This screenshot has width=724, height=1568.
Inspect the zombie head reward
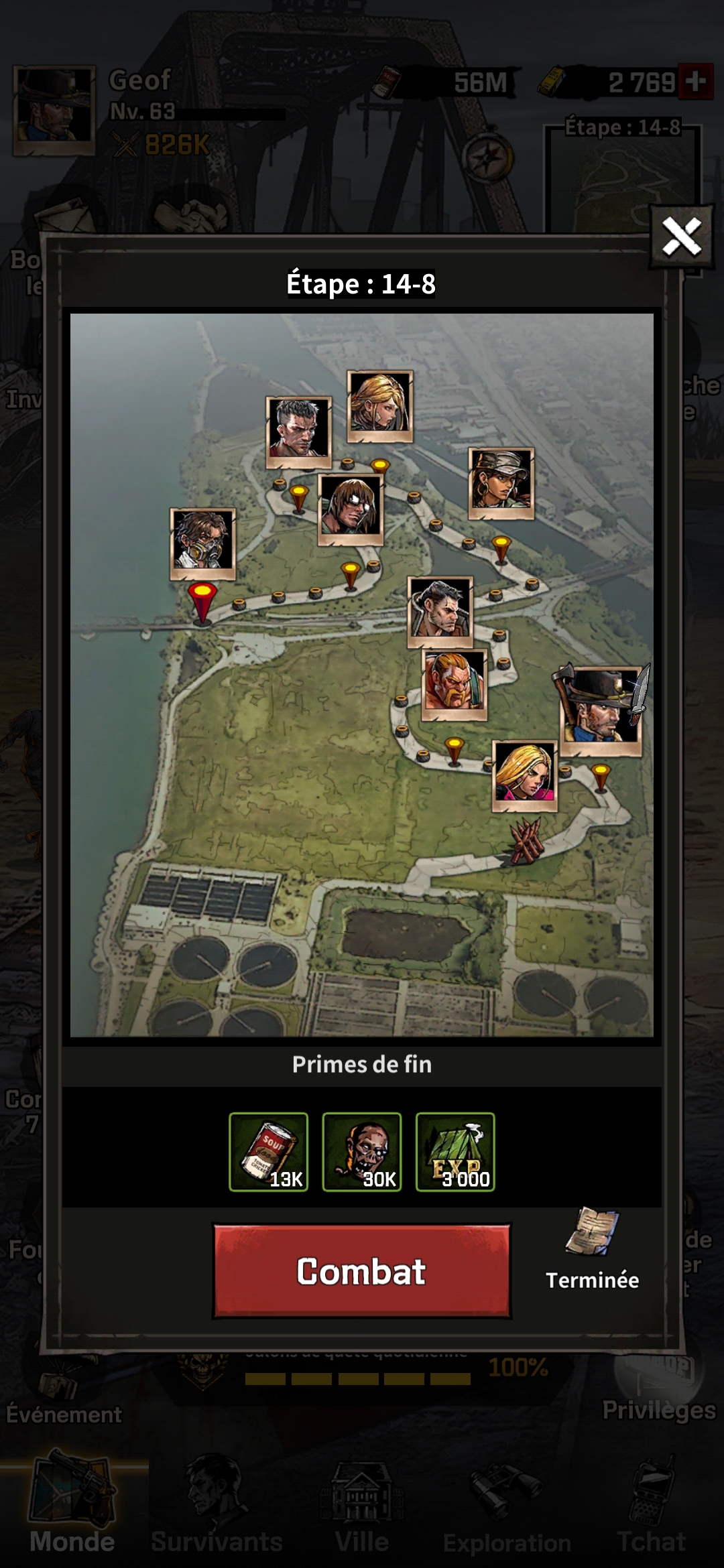361,1152
